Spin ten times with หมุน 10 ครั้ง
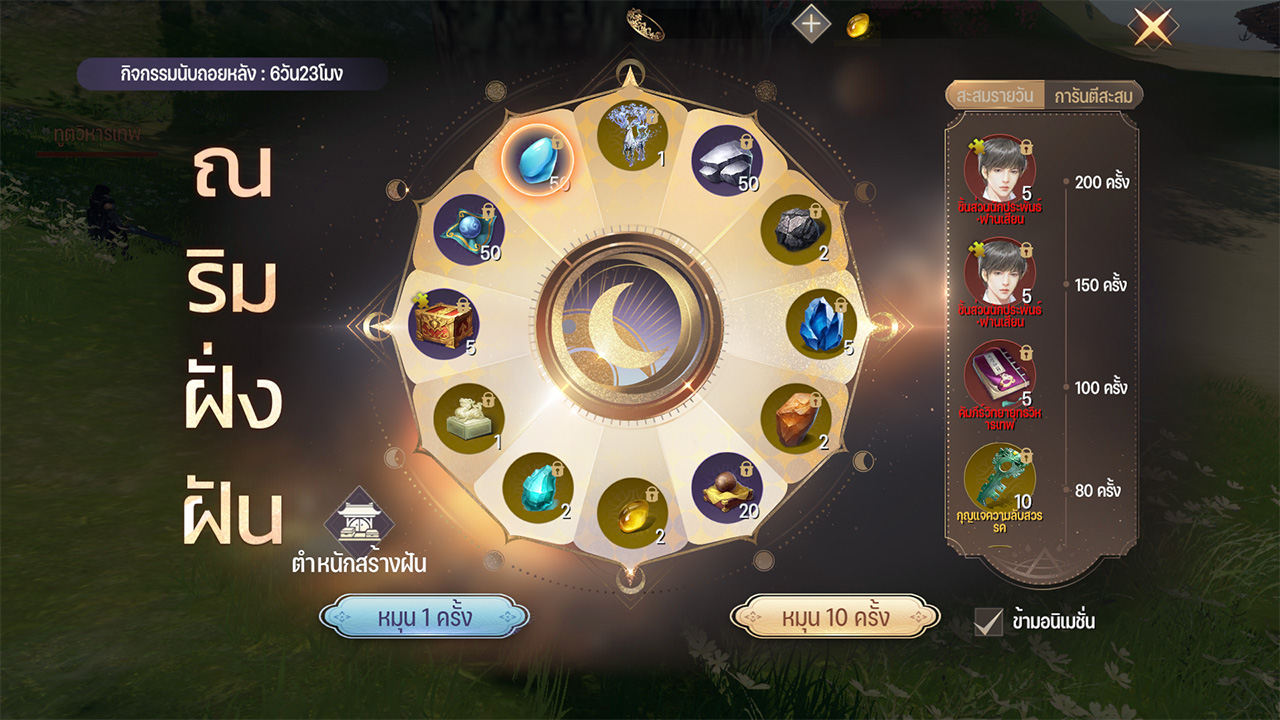1280x720 pixels. pyautogui.click(x=835, y=617)
